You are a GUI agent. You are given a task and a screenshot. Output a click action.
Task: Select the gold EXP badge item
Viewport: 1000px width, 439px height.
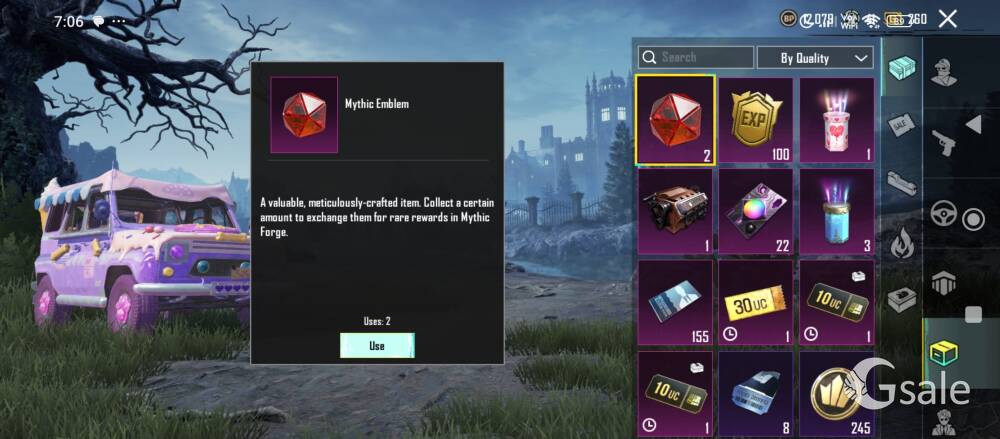tap(756, 119)
